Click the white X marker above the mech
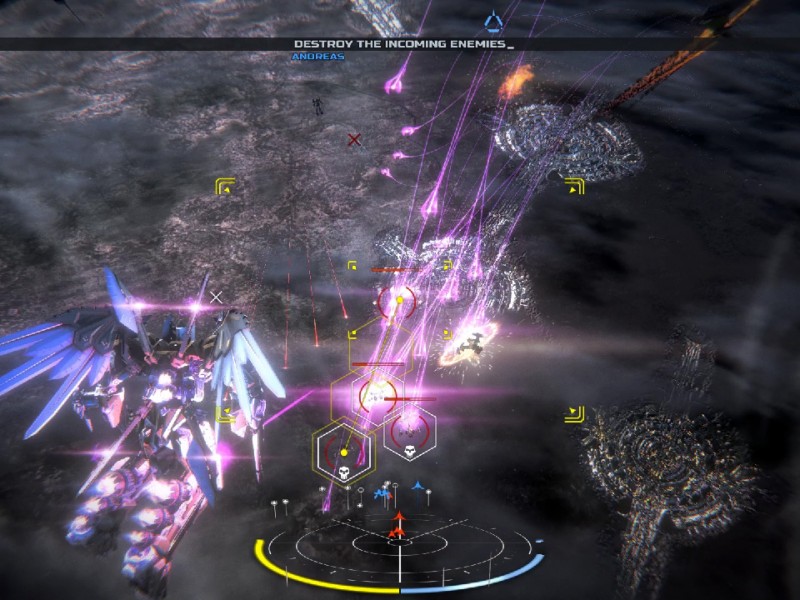The height and width of the screenshot is (600, 800). click(216, 297)
